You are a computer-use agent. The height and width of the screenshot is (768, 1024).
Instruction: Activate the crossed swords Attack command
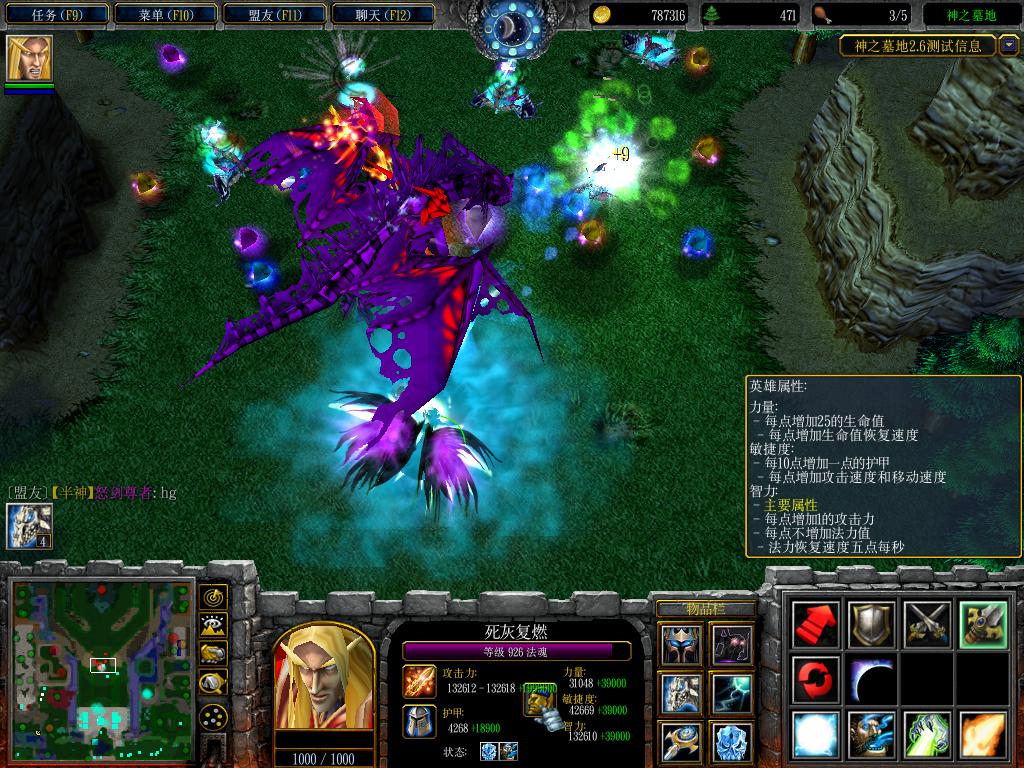[926, 625]
